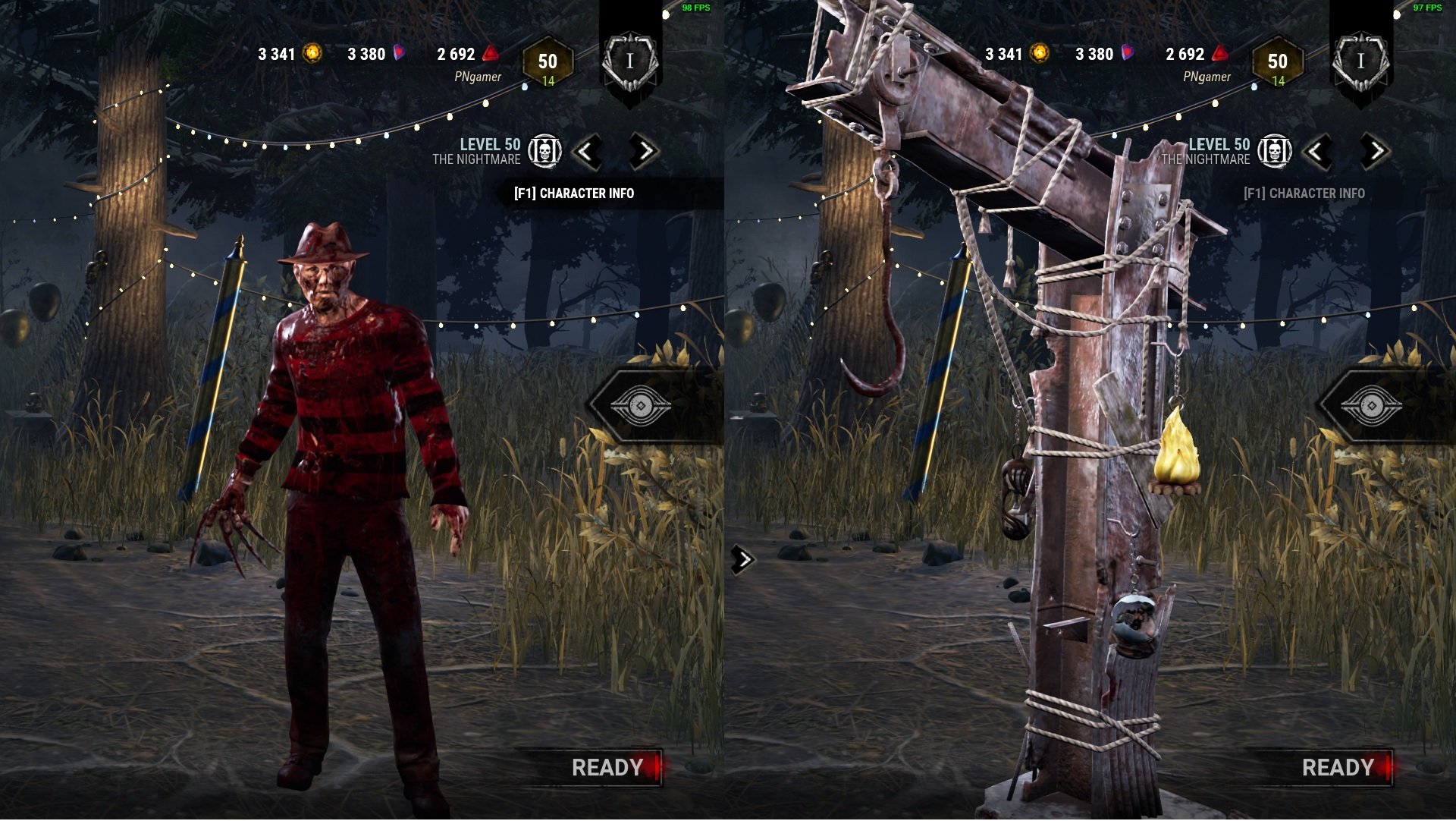Click the right panel's Nightmare portrait icon
1456x821 pixels.
[x=1276, y=152]
